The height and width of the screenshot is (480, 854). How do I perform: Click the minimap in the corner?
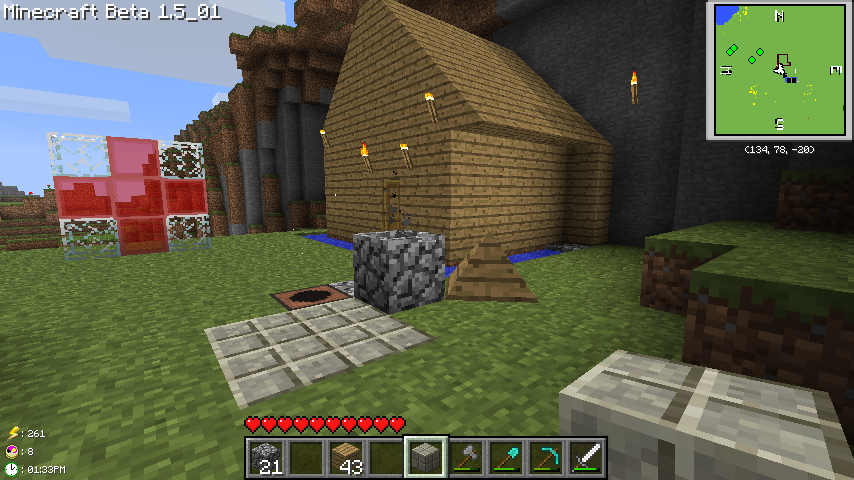coord(779,69)
